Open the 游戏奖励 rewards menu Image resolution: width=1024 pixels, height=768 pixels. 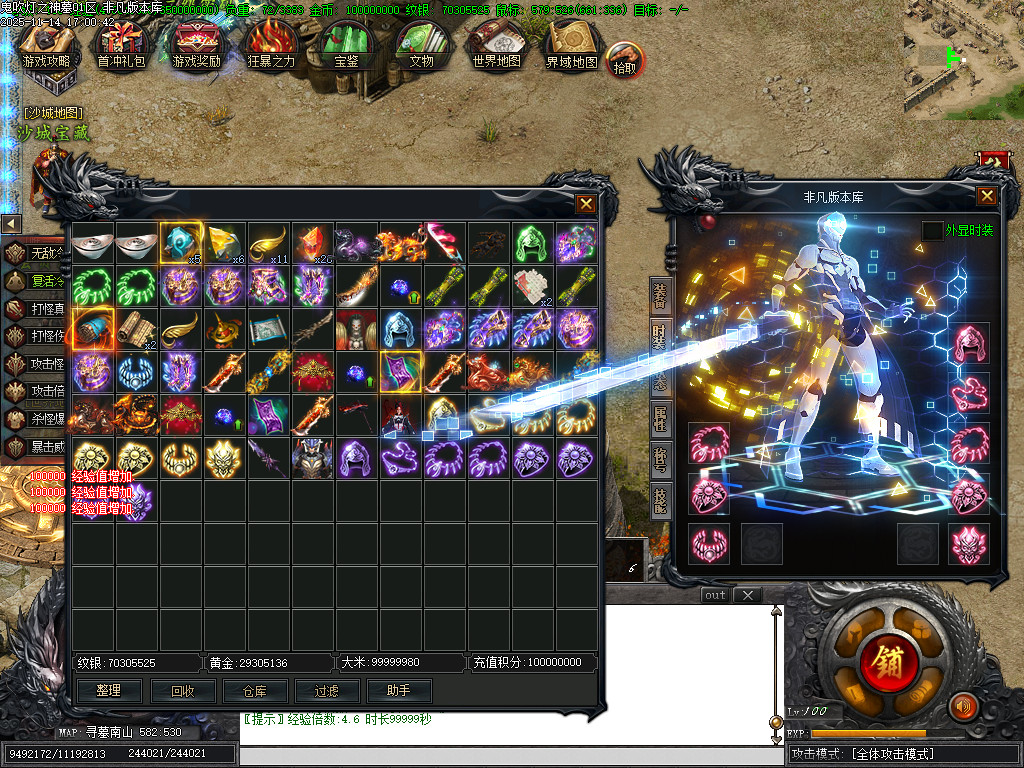[197, 47]
